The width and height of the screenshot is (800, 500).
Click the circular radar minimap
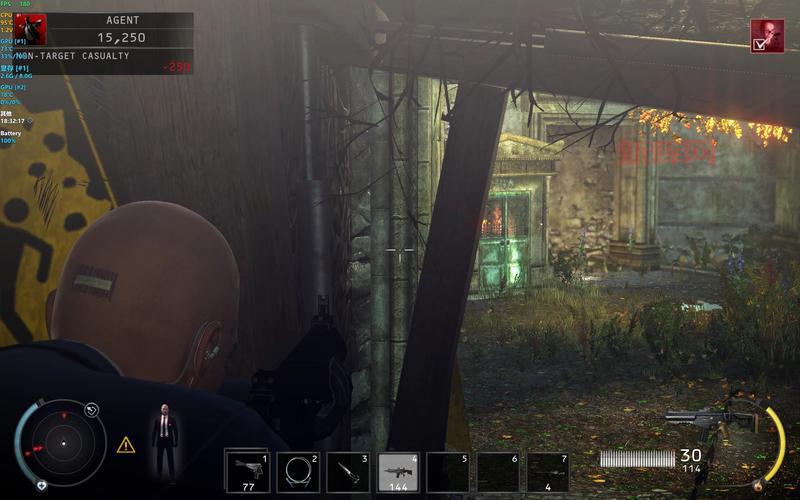click(62, 441)
